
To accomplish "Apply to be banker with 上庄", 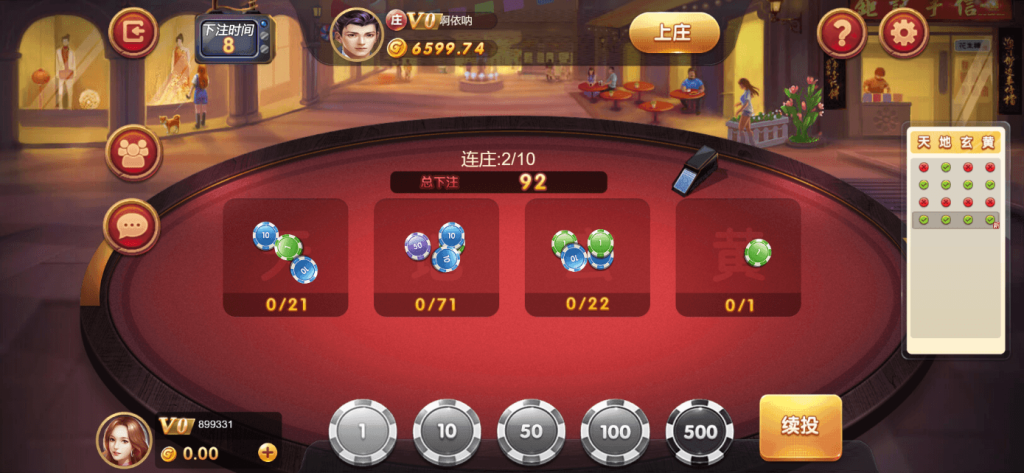I will coord(674,33).
